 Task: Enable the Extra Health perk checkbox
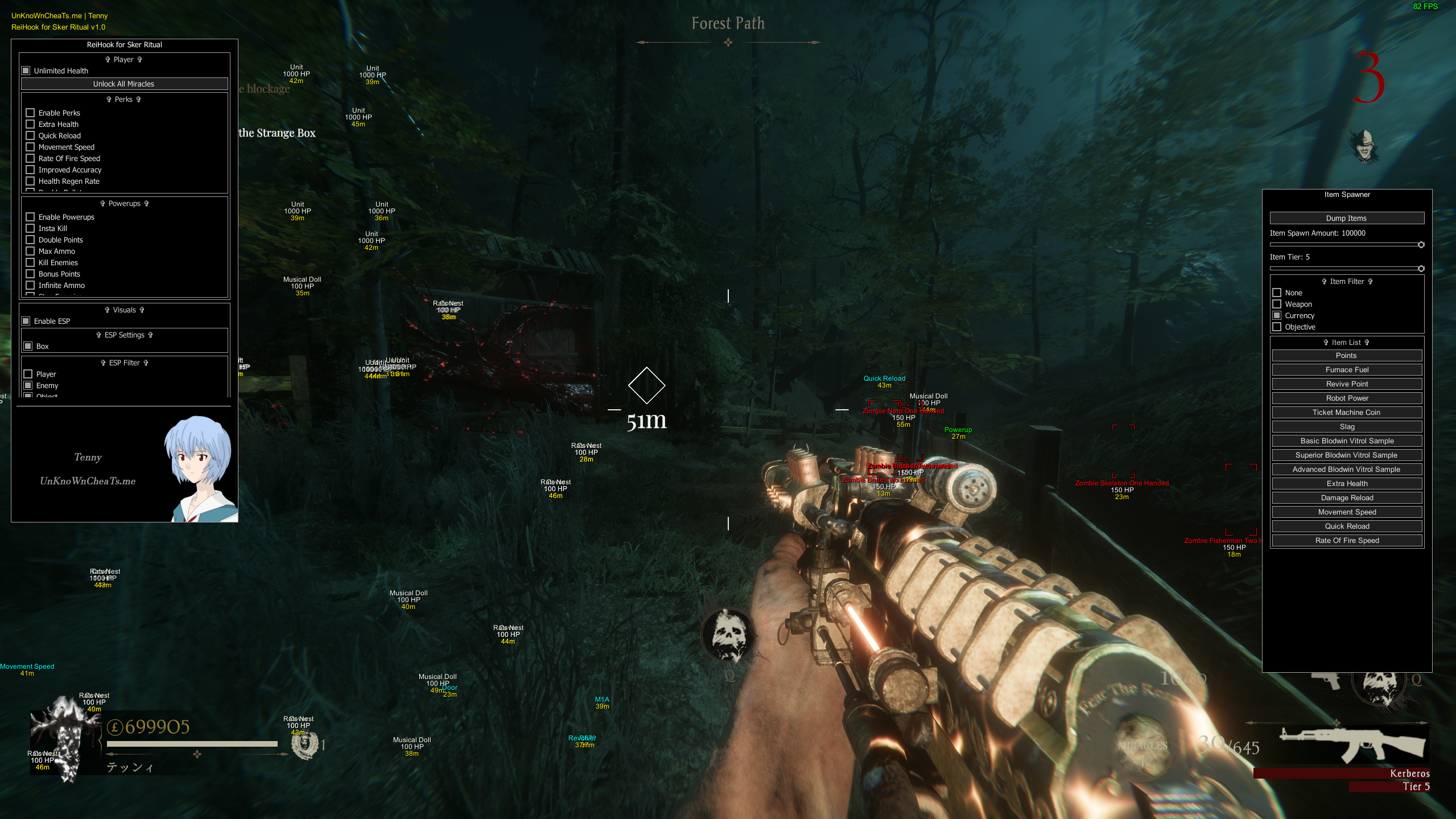30,124
